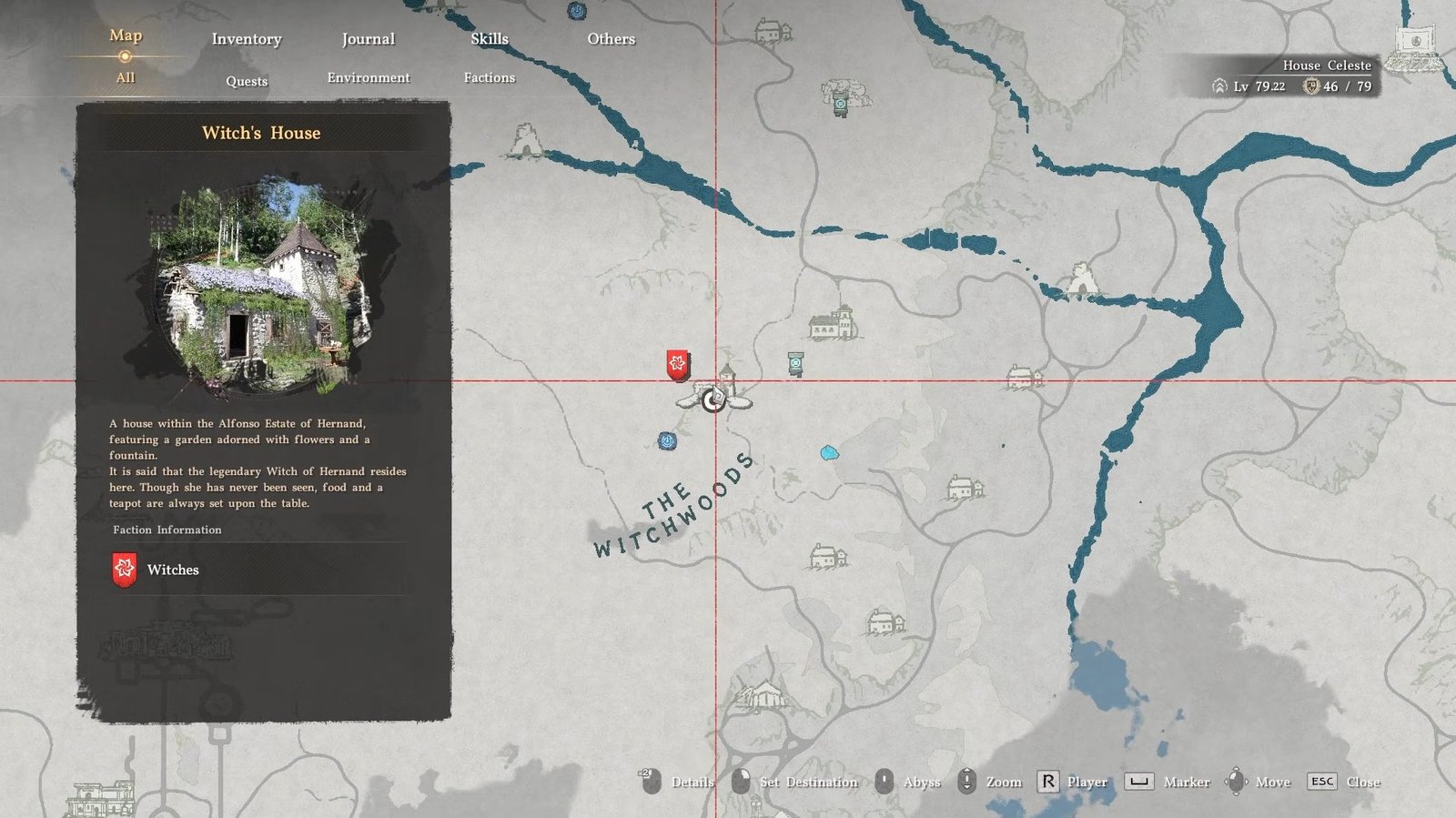Choose the Environment map filter

click(x=369, y=78)
